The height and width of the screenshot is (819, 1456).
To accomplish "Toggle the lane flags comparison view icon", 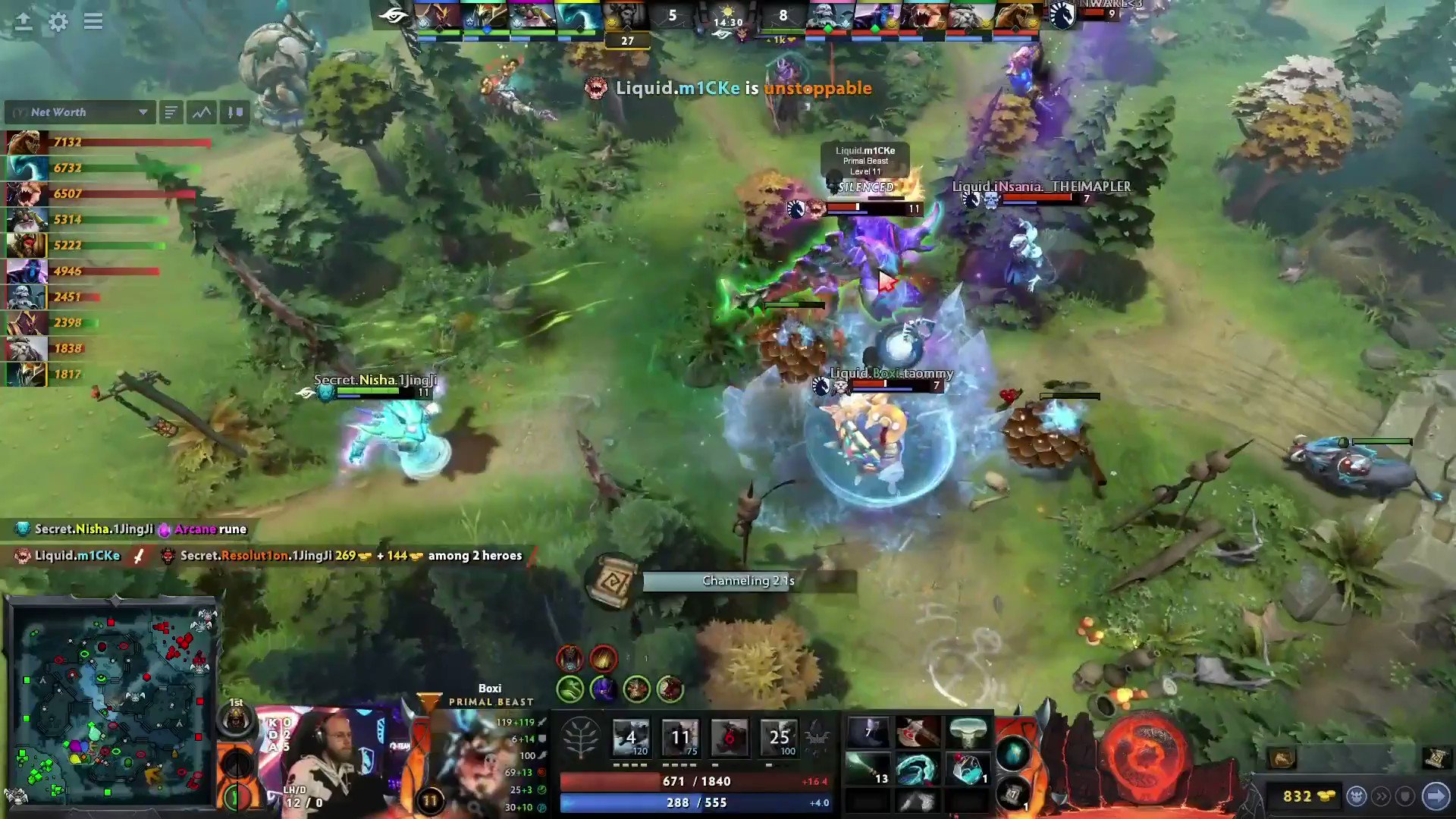I will (x=234, y=112).
